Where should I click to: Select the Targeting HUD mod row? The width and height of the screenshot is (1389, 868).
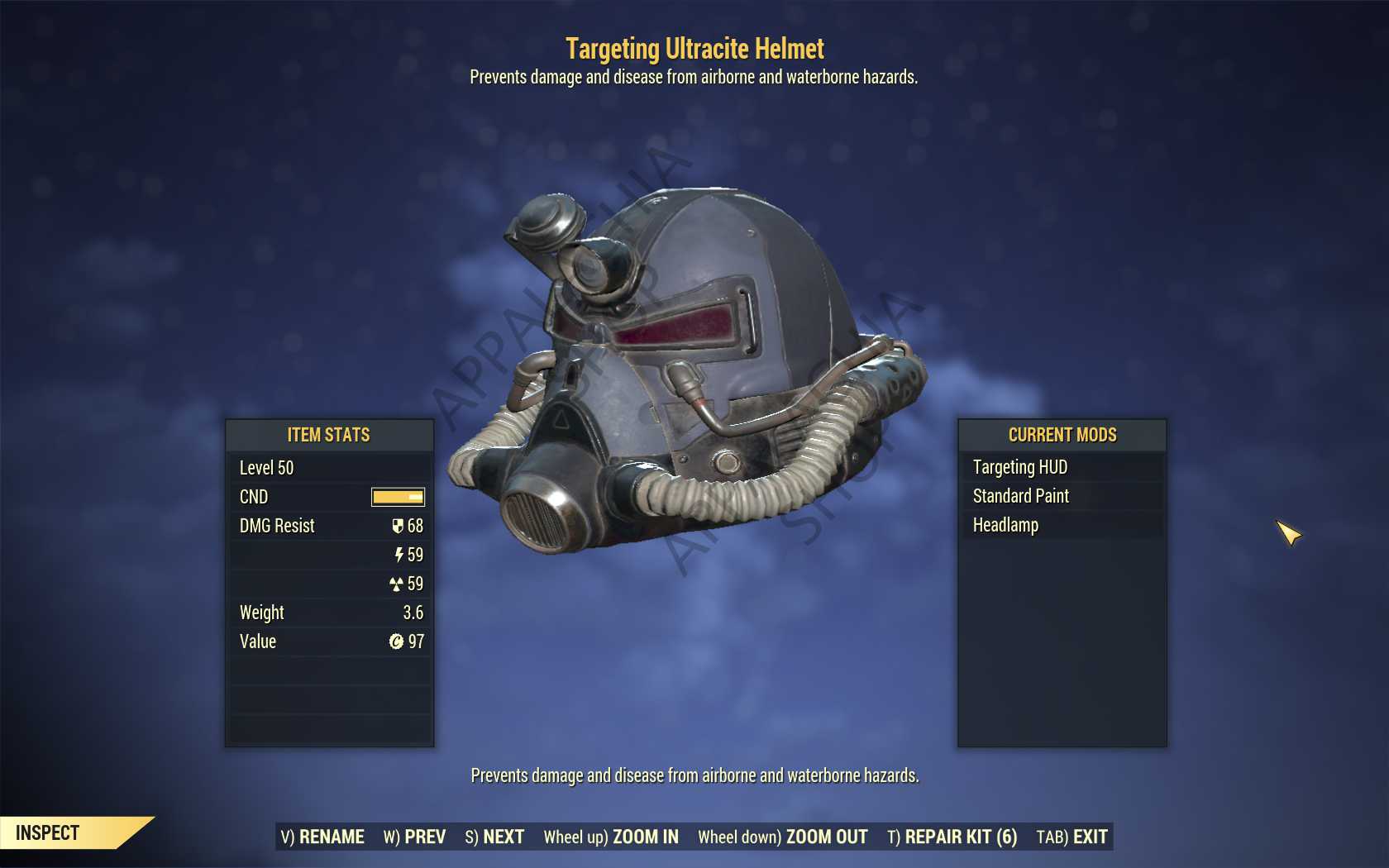1062,467
